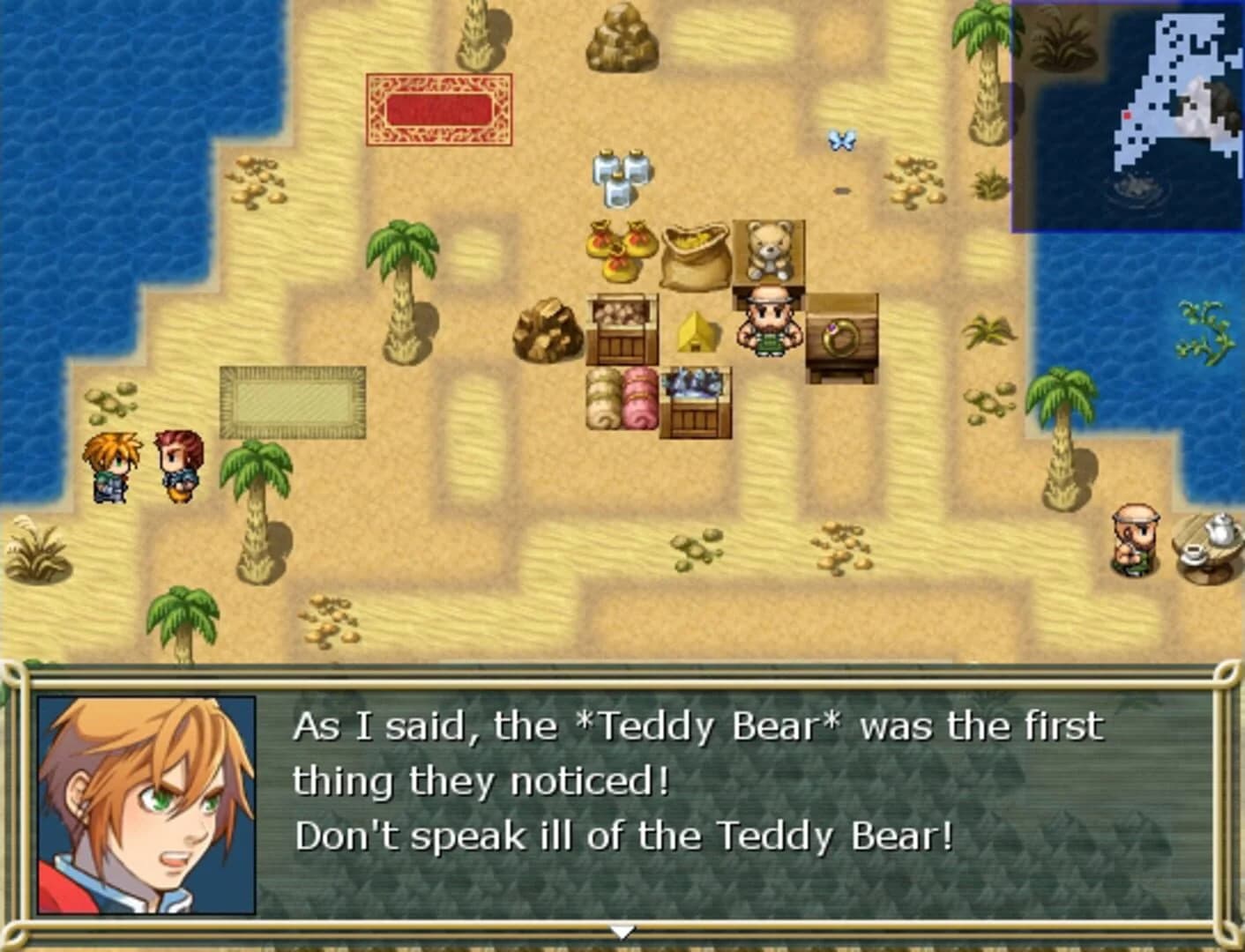Advance dialogue with the continue arrow
This screenshot has height=952, width=1245.
(x=622, y=931)
